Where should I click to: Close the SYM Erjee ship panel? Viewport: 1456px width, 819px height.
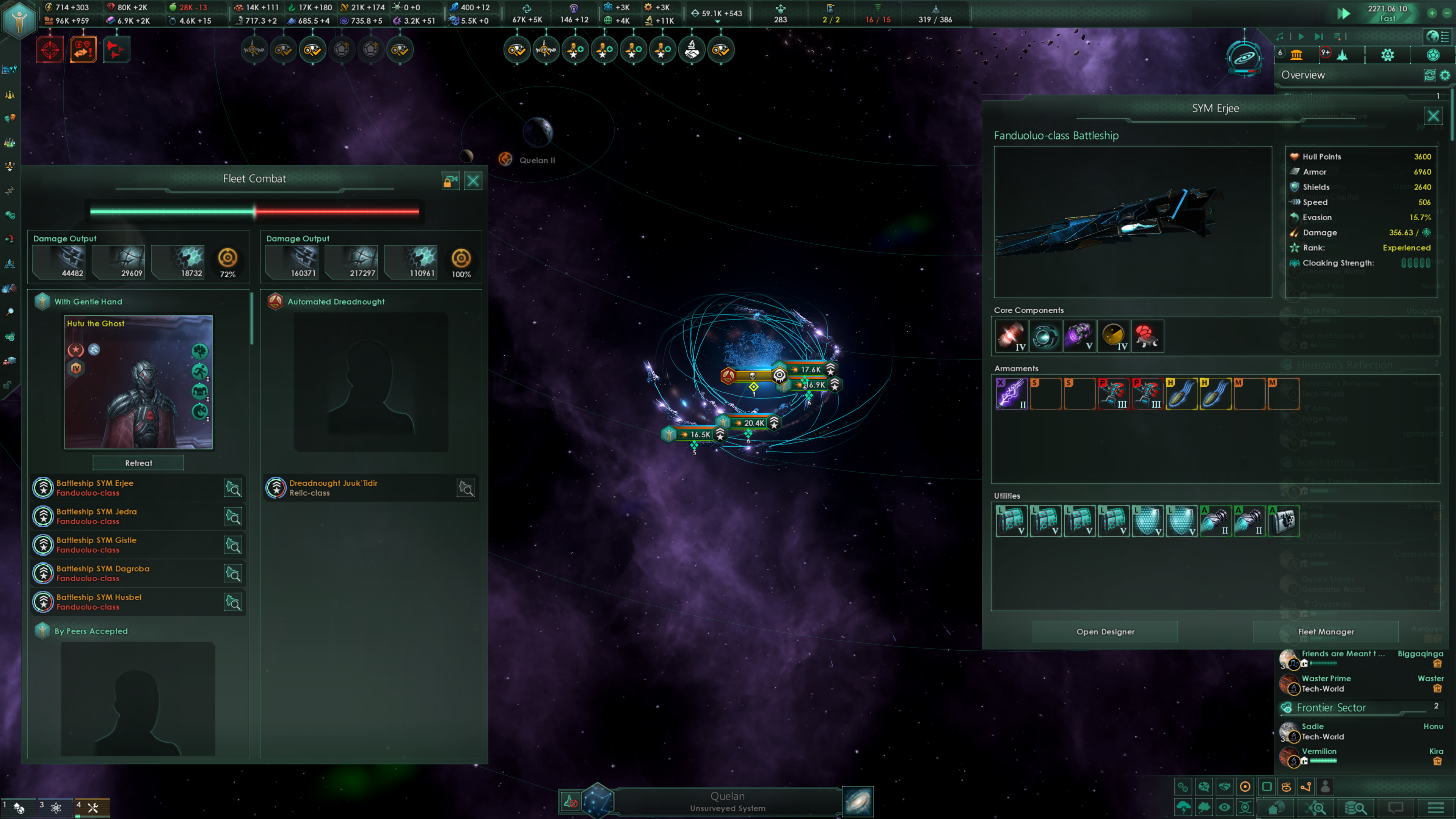pyautogui.click(x=1433, y=116)
